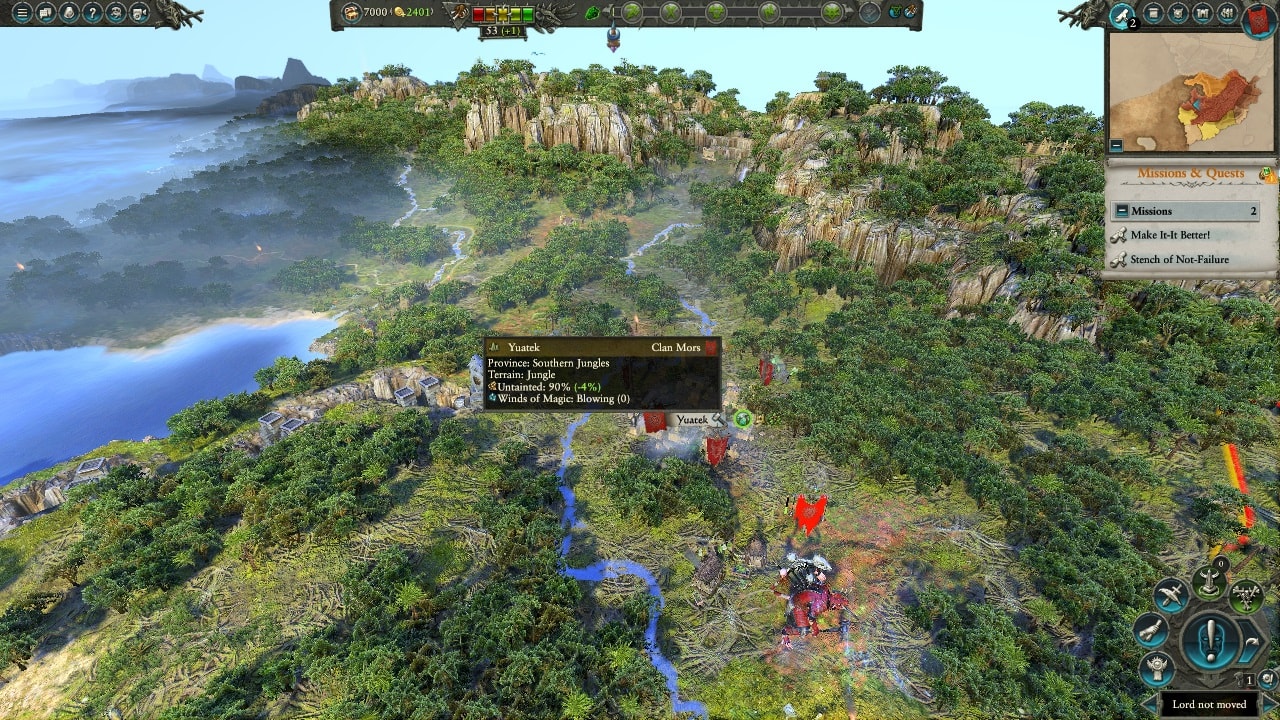
Task: Select the Make It-It Better! mission
Action: coord(1170,235)
